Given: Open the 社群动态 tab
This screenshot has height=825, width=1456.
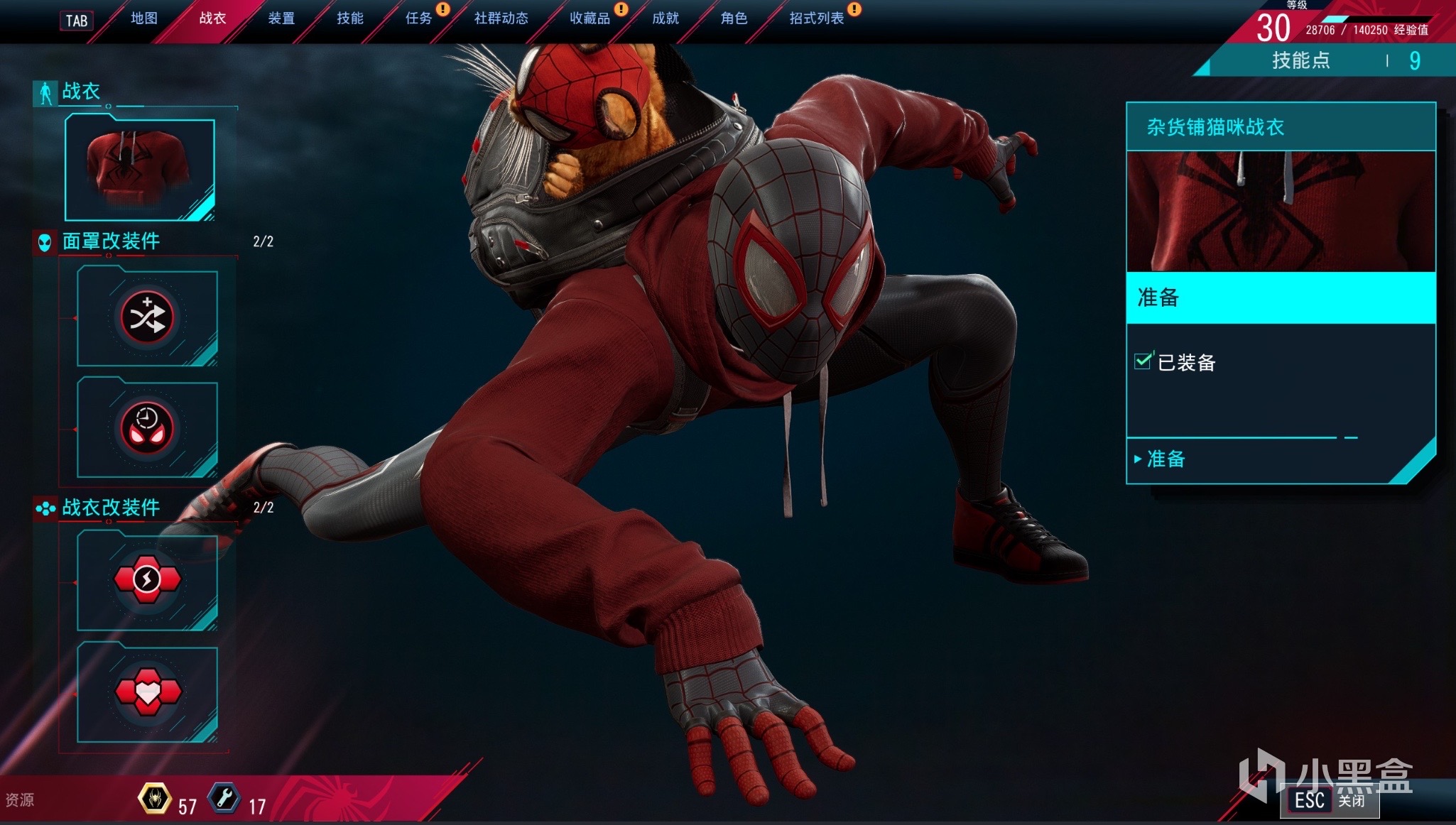Looking at the screenshot, I should pyautogui.click(x=501, y=18).
